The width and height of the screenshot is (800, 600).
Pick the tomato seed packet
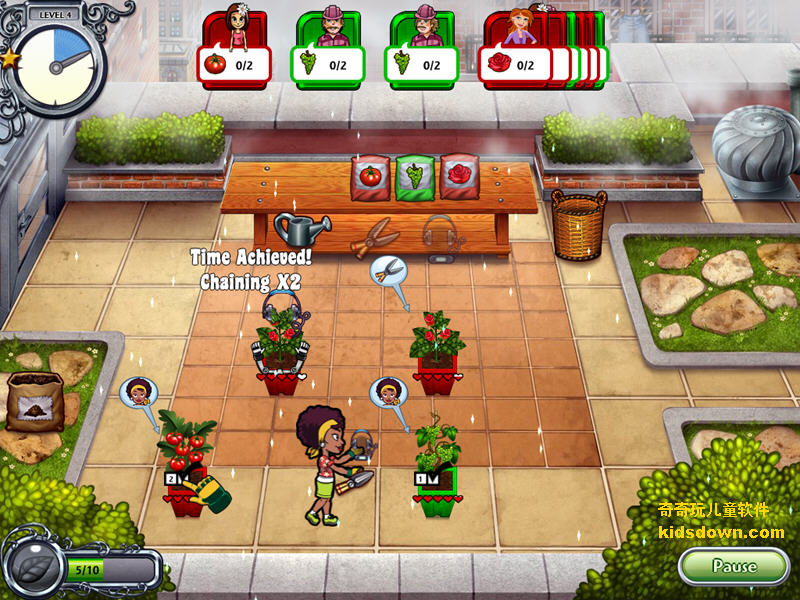click(370, 176)
